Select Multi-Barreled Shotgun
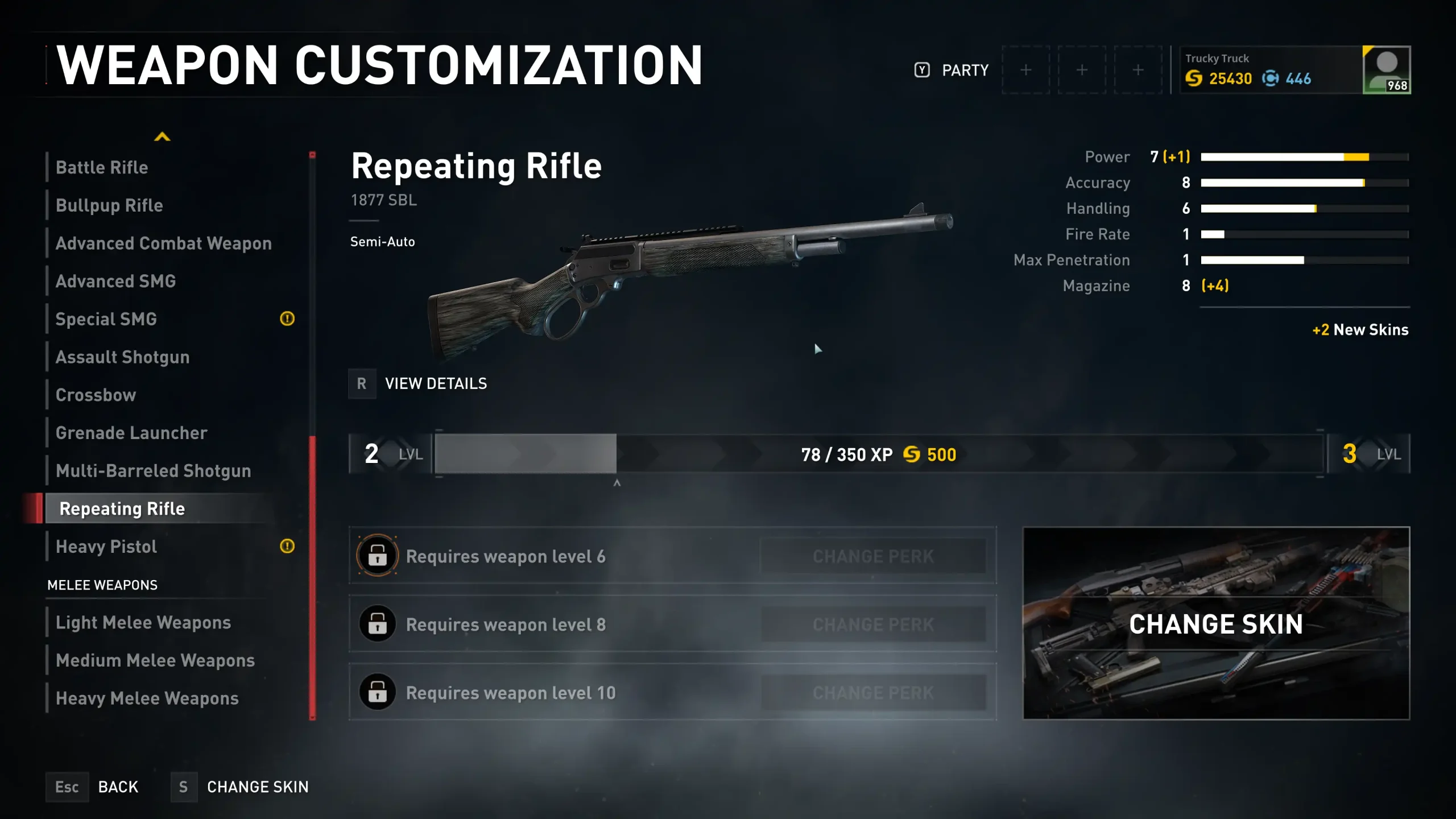Screen dimensions: 1456x819 [x=154, y=471]
